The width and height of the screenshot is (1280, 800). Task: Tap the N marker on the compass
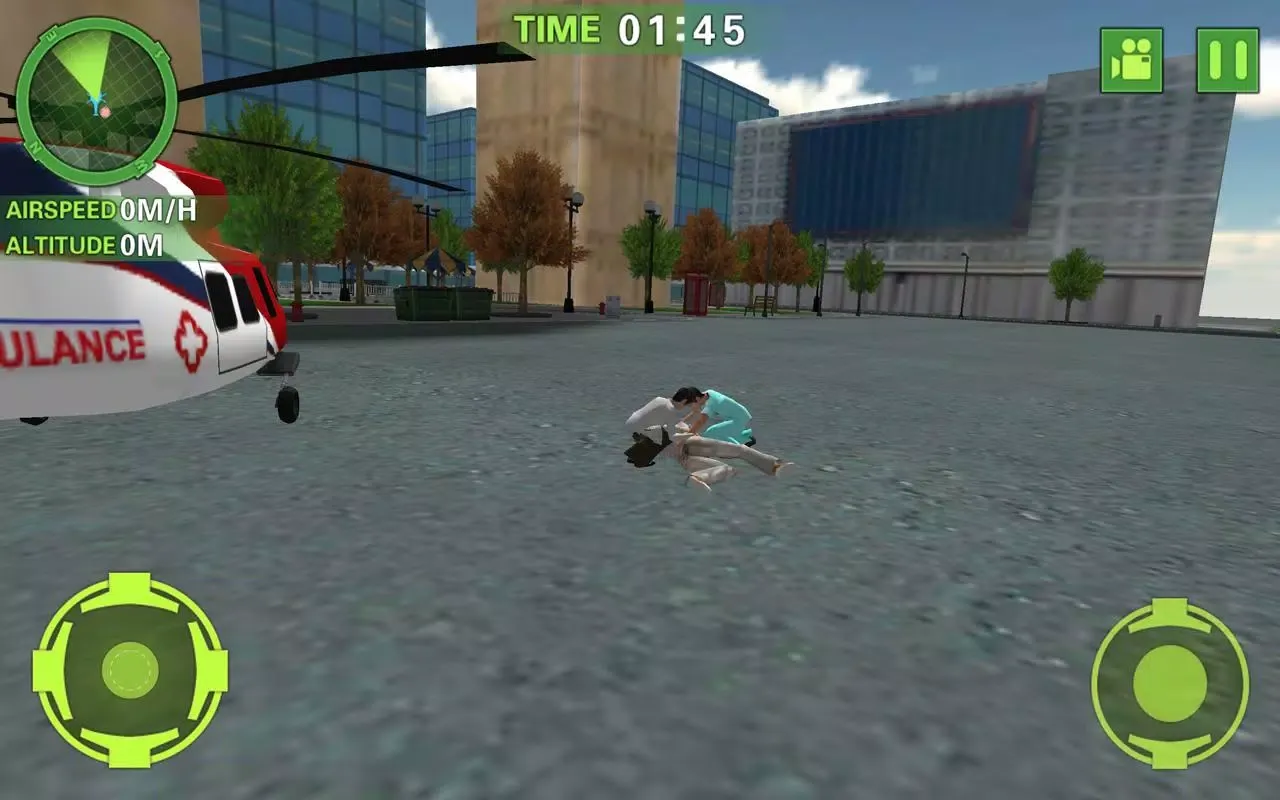[35, 147]
